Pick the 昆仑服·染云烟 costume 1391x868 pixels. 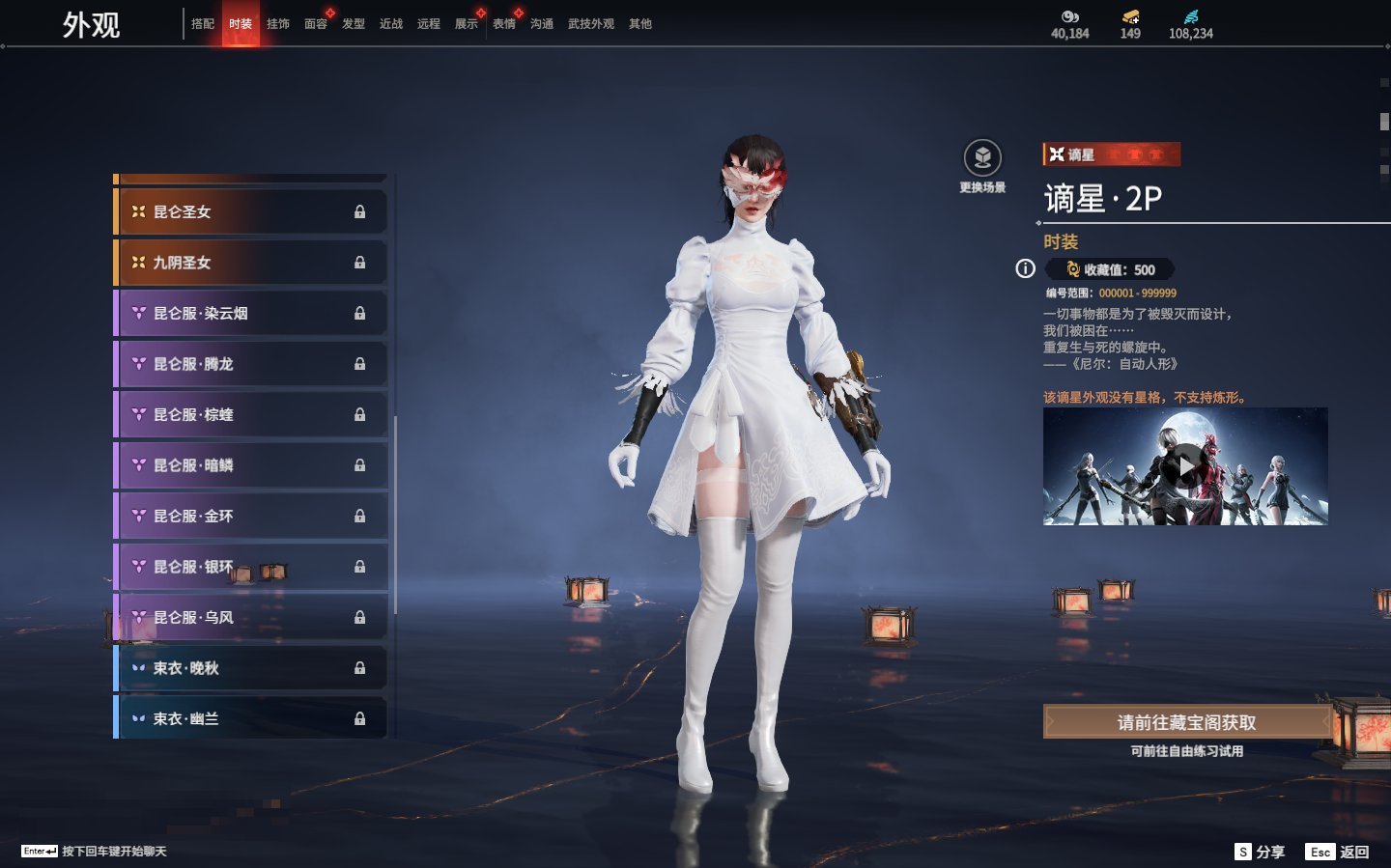click(x=251, y=313)
